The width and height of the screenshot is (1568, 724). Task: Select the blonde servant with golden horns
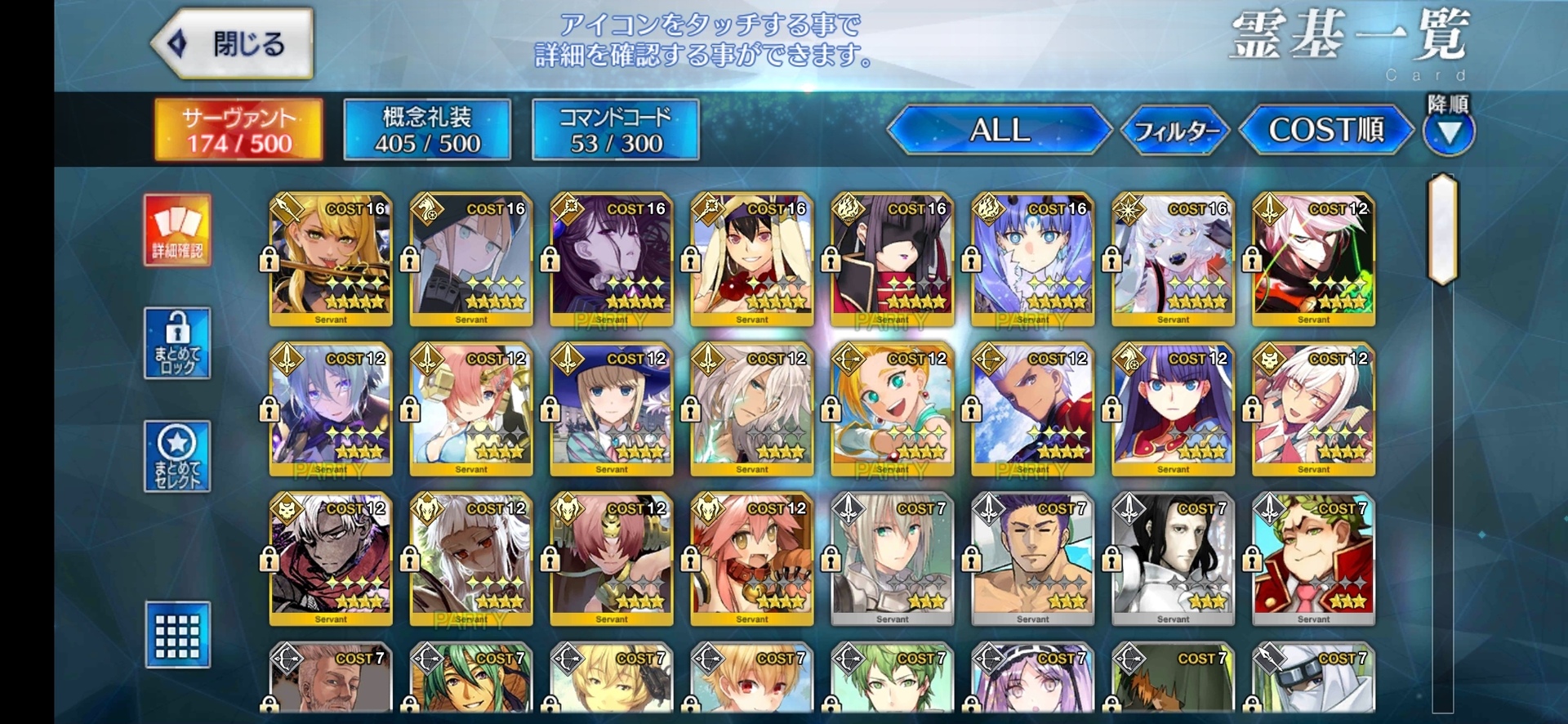(331, 259)
